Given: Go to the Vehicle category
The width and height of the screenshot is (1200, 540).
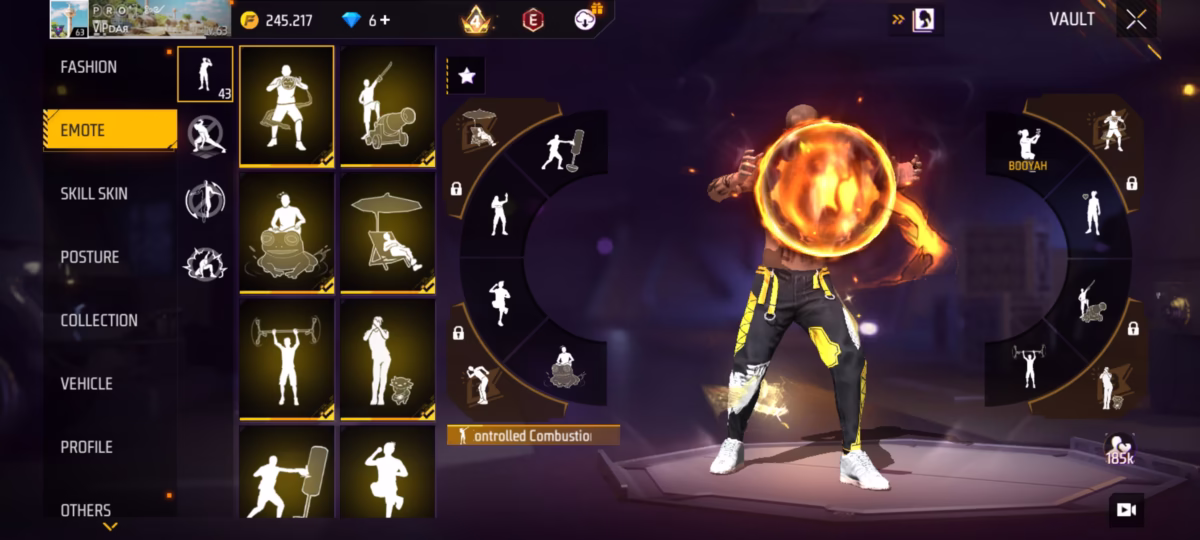Looking at the screenshot, I should (x=86, y=383).
